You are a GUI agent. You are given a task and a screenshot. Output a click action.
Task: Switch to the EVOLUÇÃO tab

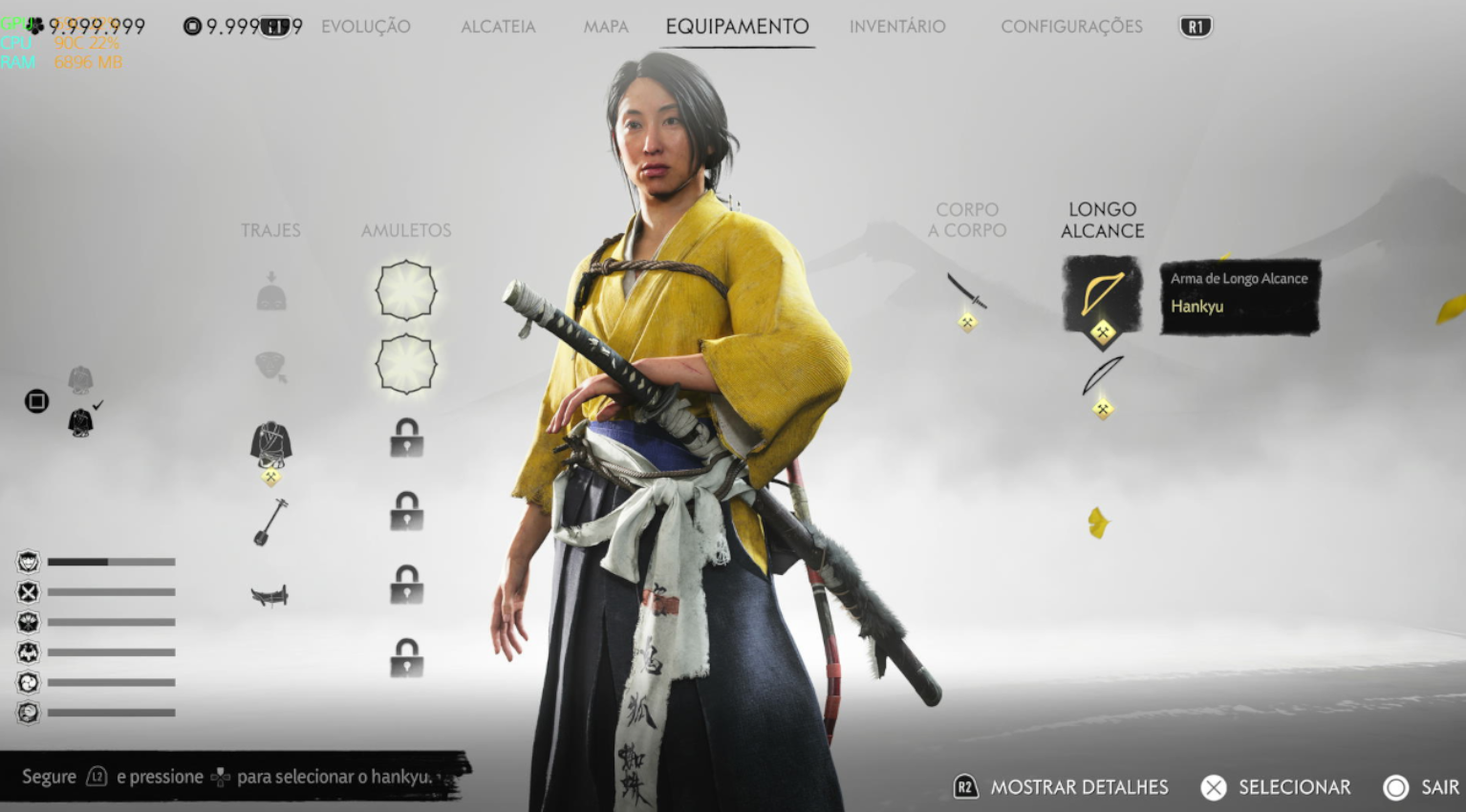[365, 27]
